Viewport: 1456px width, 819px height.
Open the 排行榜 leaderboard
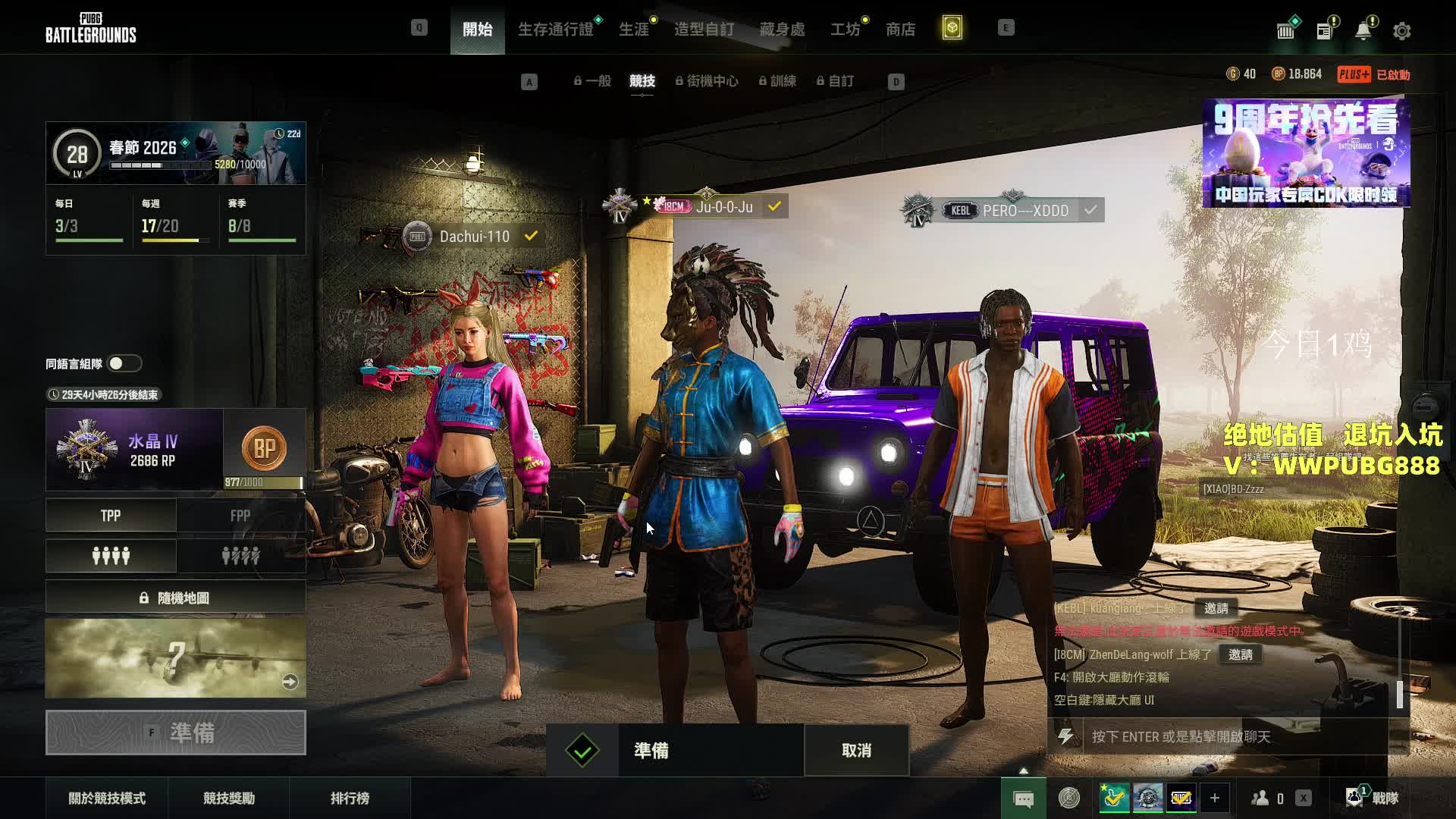350,799
